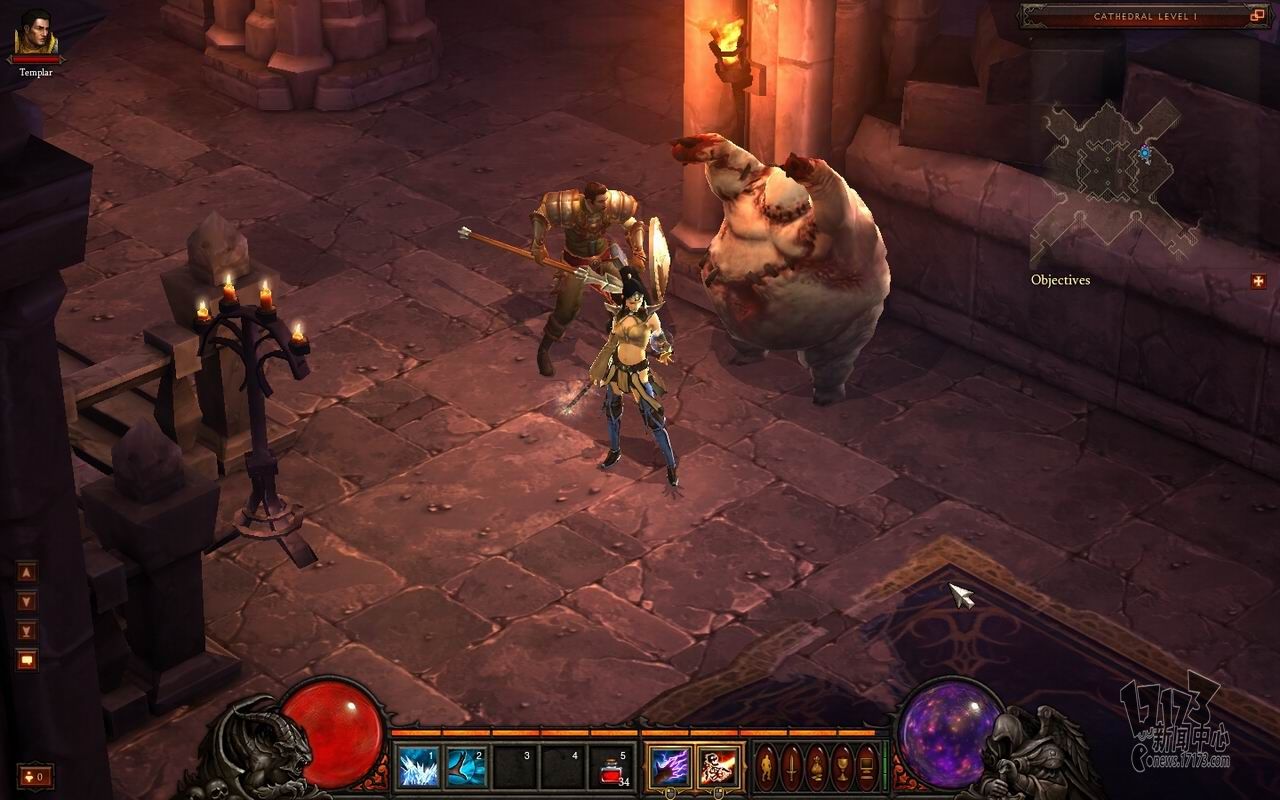The image size is (1280, 800).
Task: Toggle the map button beside Cathedral Level 1
Action: pyautogui.click(x=1258, y=16)
